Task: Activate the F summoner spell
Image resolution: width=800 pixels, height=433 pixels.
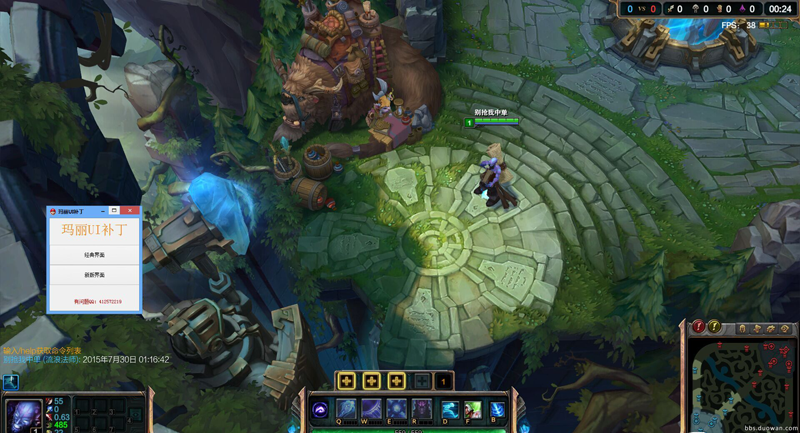Action: tap(472, 408)
